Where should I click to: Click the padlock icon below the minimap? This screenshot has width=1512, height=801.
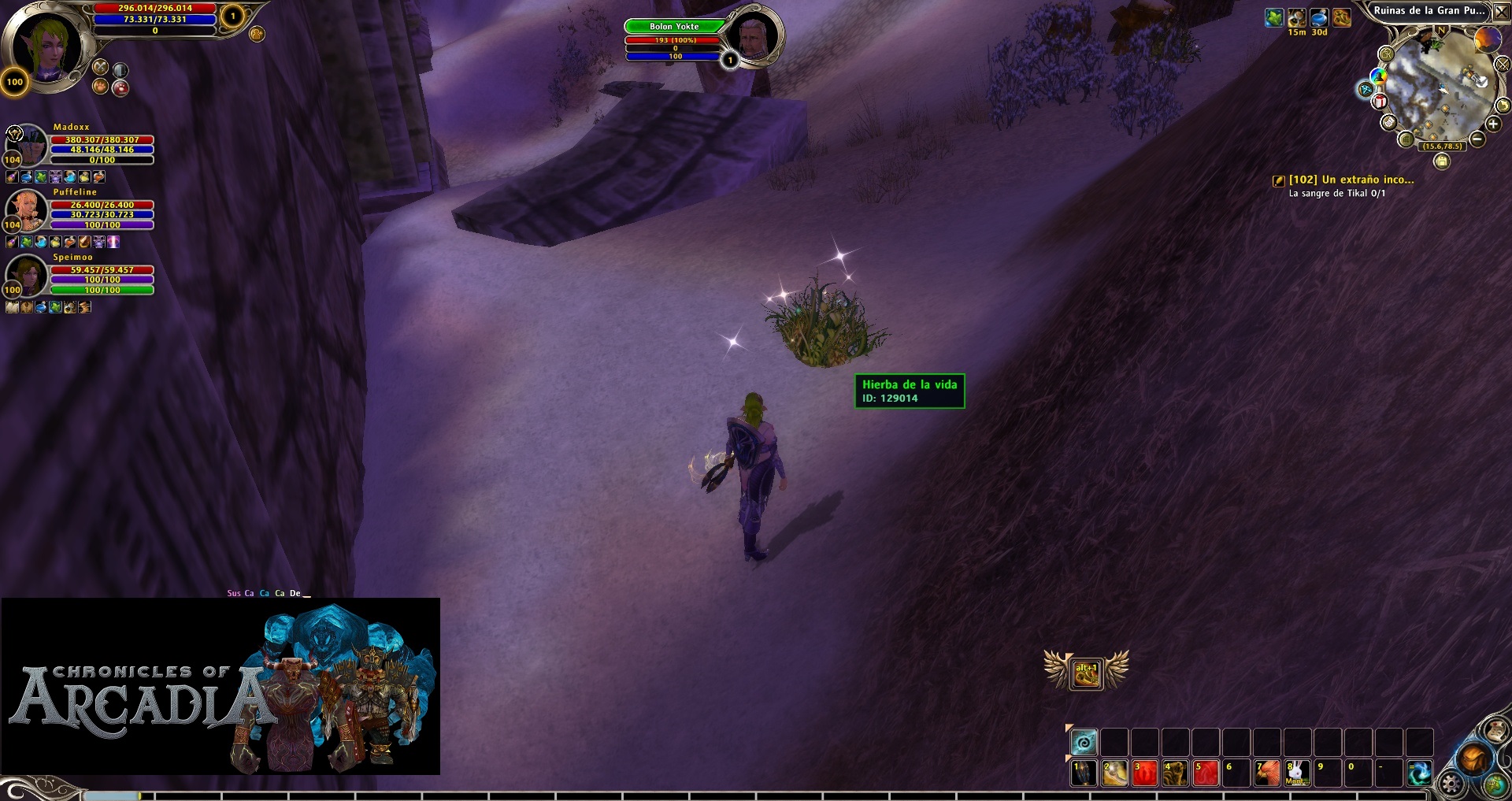[x=1441, y=161]
